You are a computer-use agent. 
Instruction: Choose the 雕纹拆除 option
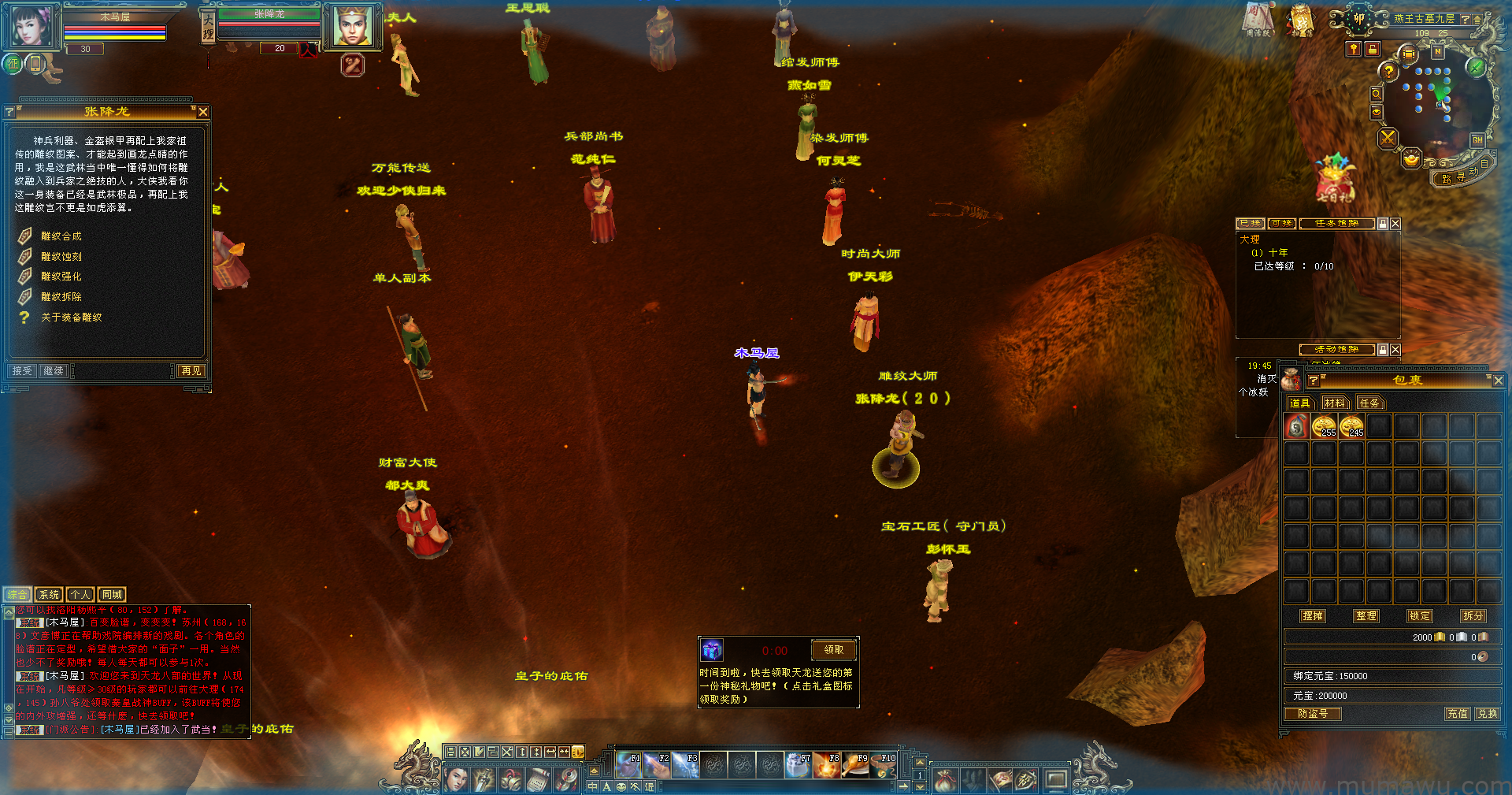point(61,297)
